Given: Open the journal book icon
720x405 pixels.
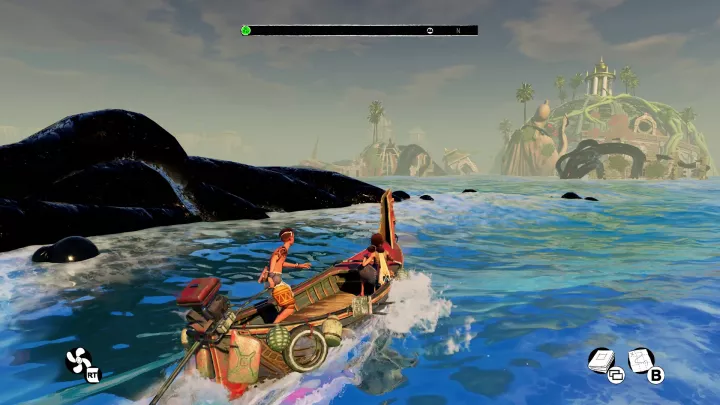Looking at the screenshot, I should tap(601, 360).
